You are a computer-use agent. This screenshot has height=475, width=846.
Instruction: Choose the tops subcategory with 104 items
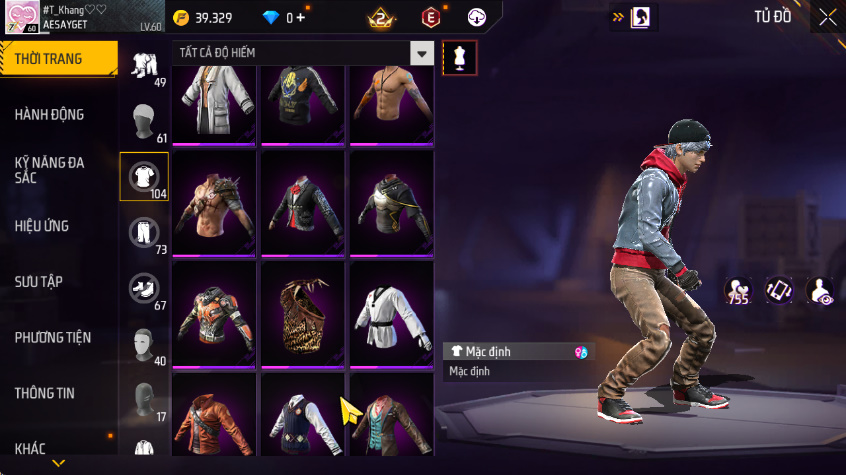(x=143, y=177)
